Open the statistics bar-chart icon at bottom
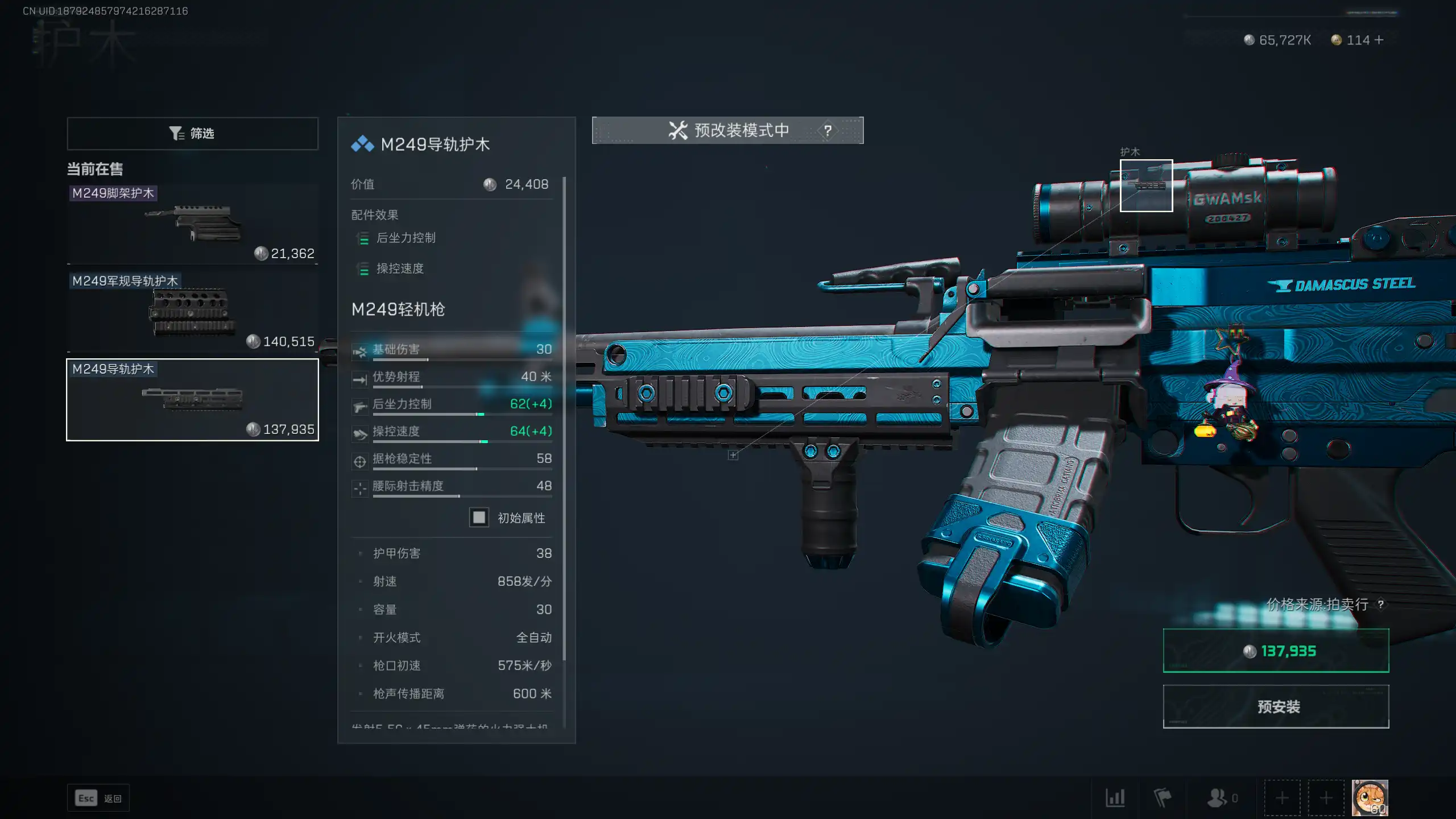The width and height of the screenshot is (1456, 819). click(x=1115, y=798)
